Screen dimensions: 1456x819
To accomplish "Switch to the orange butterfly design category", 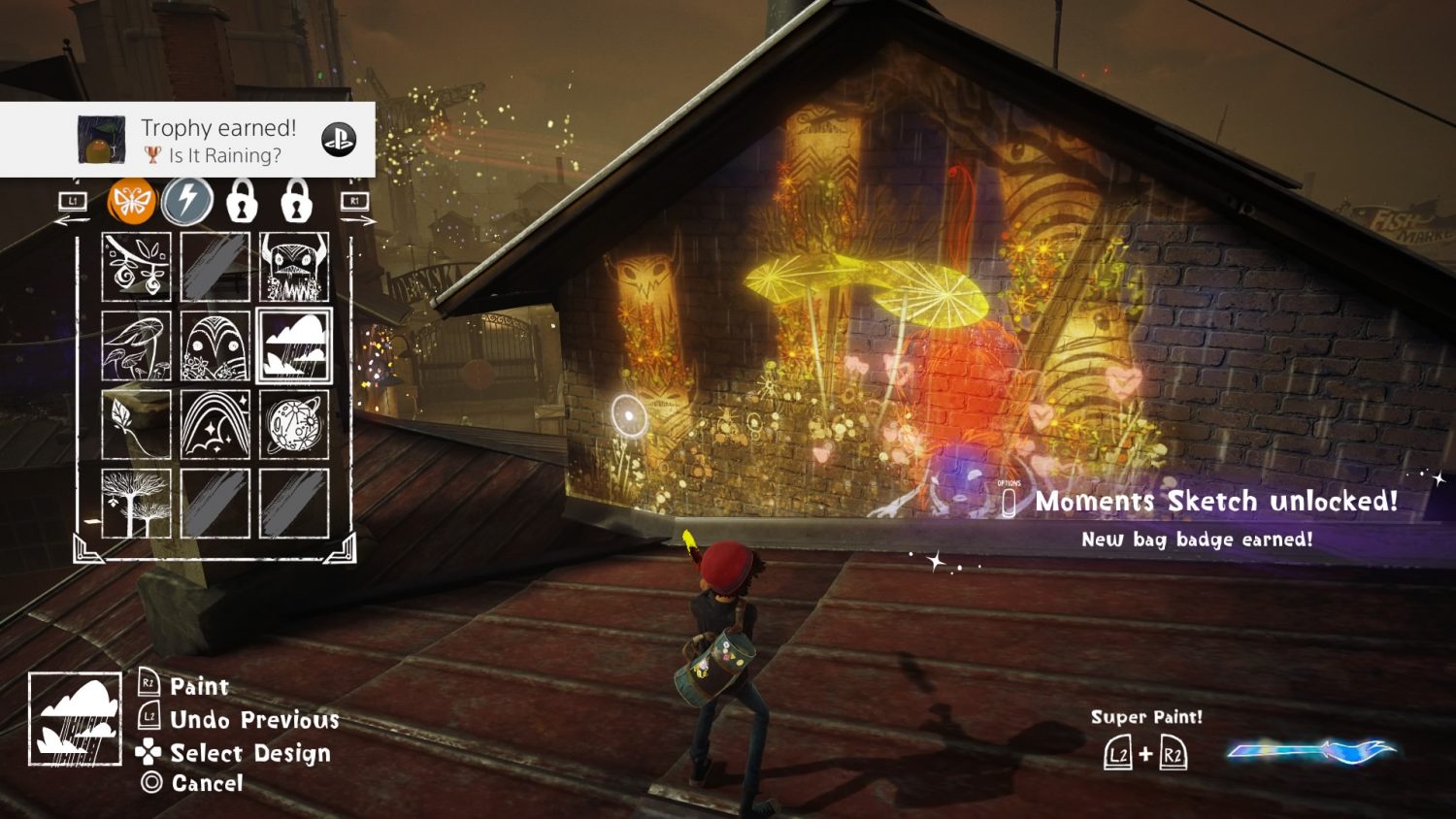I will pyautogui.click(x=132, y=201).
